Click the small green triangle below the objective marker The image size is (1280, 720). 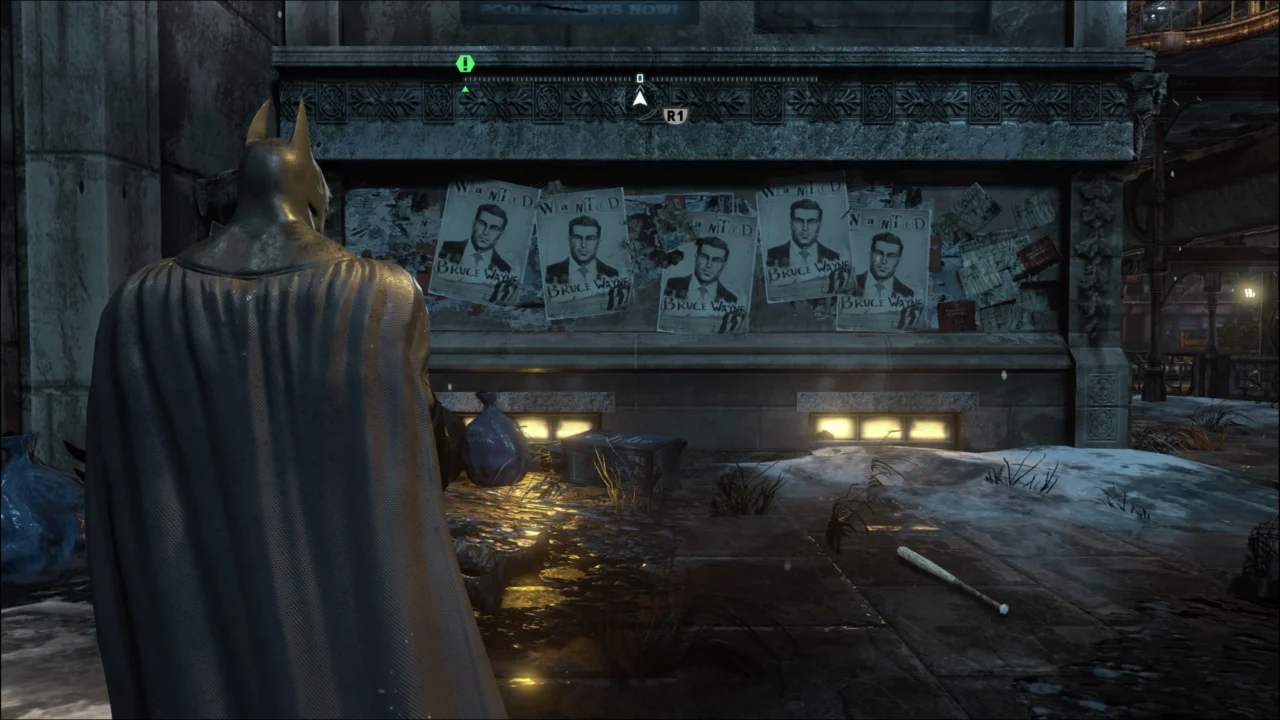(x=464, y=88)
